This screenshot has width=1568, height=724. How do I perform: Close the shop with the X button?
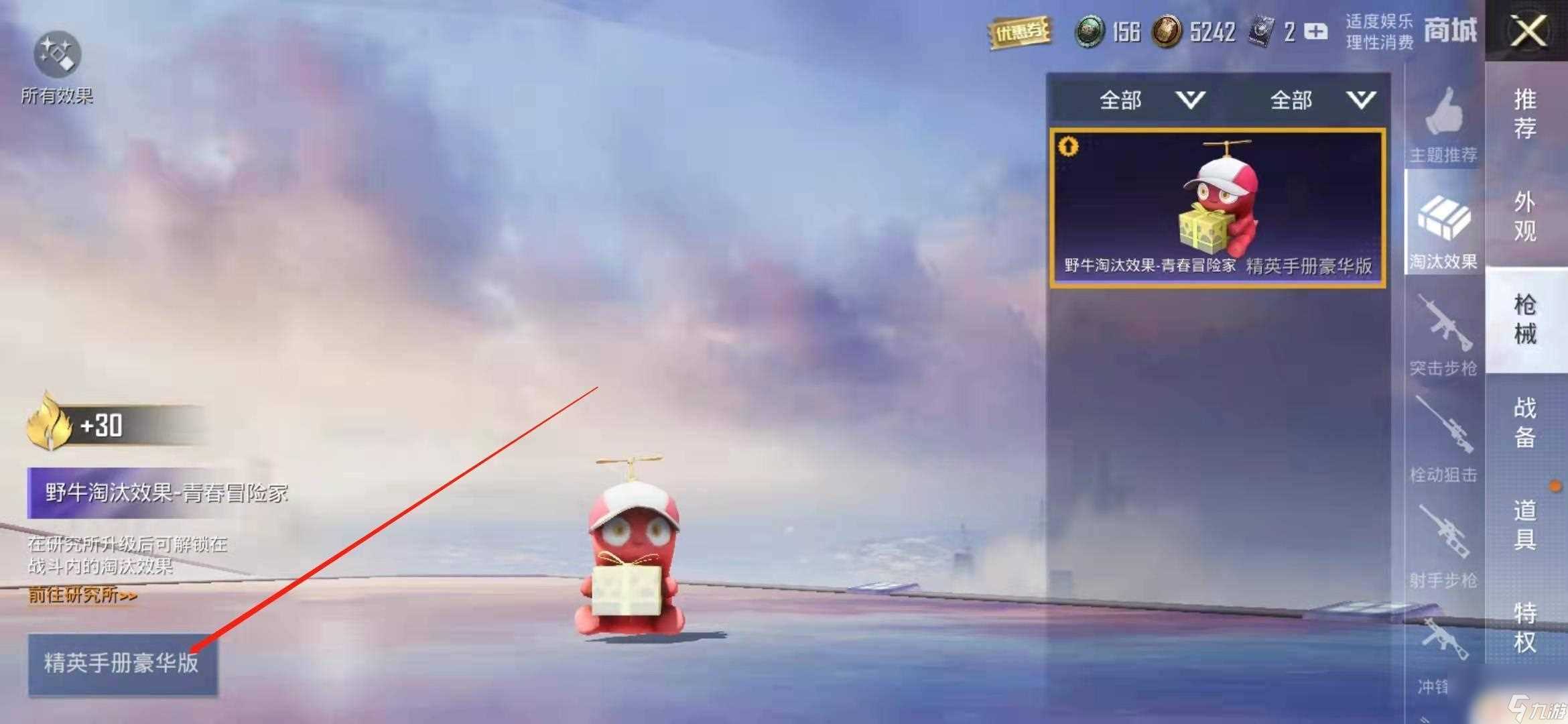click(x=1527, y=31)
